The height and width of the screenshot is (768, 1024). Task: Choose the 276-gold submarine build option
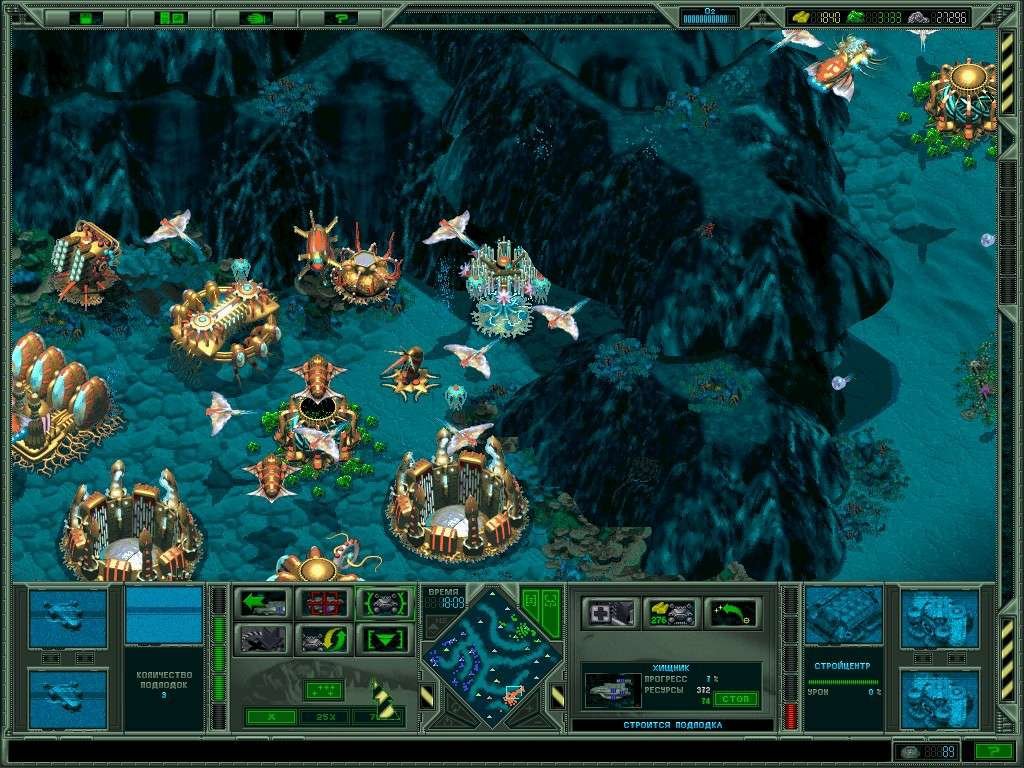pos(670,613)
